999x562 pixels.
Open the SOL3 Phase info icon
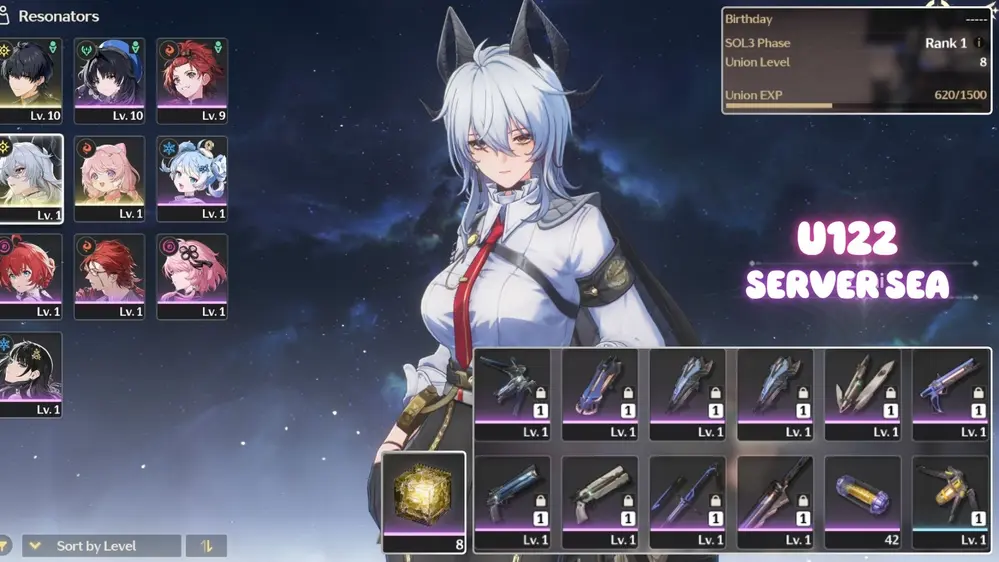(979, 43)
